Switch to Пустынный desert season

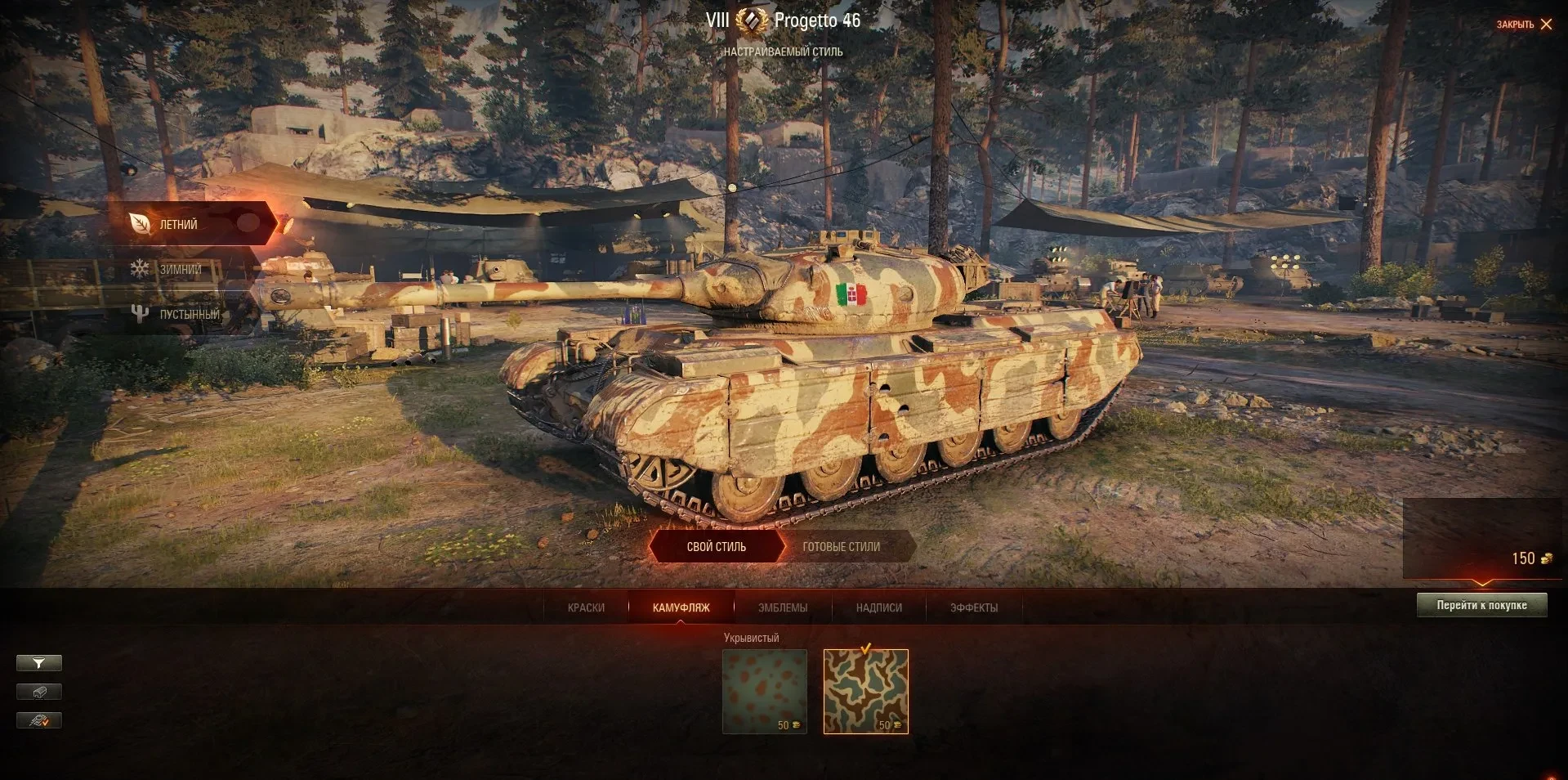(188, 314)
